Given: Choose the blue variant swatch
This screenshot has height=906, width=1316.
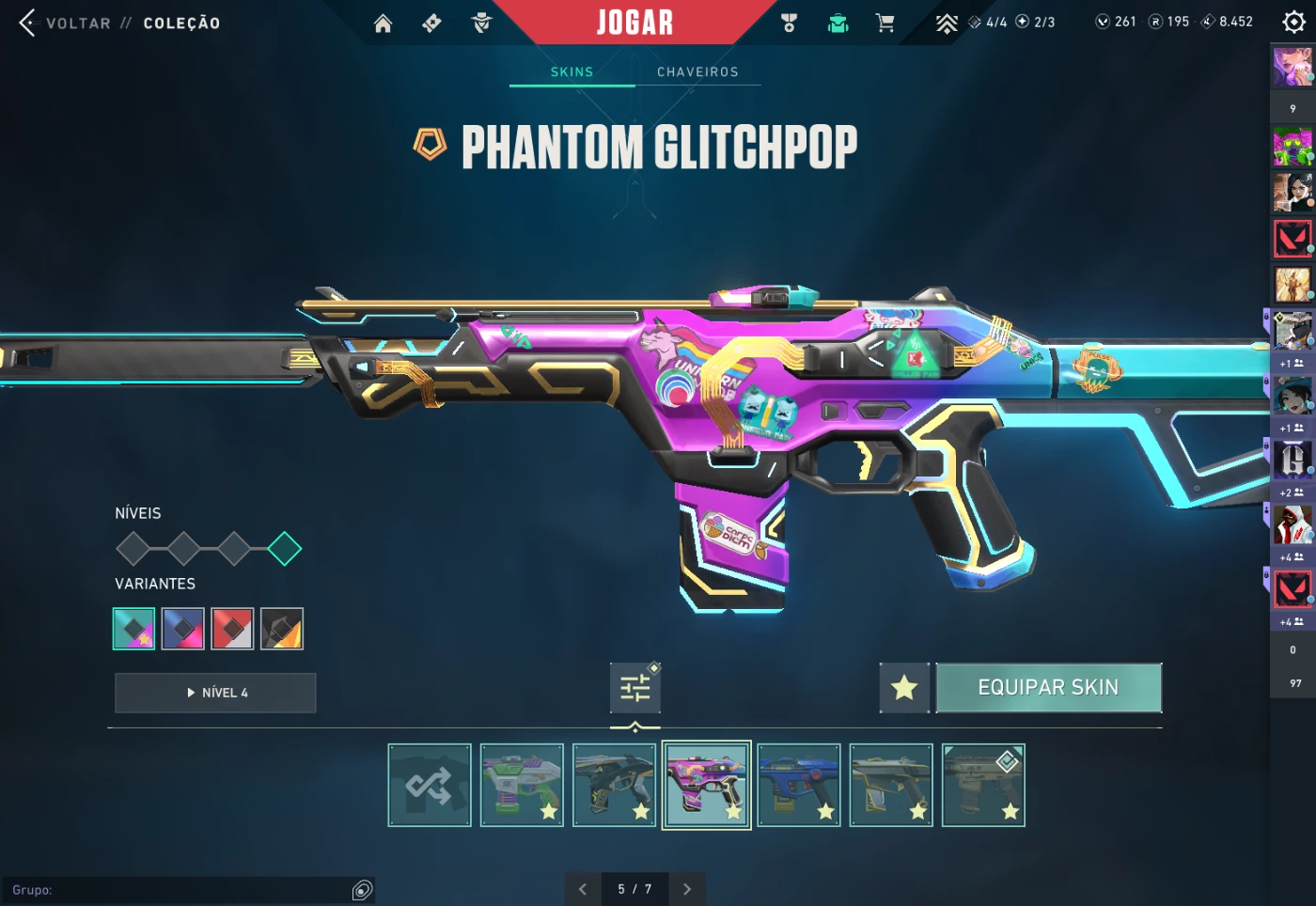Looking at the screenshot, I should [183, 629].
